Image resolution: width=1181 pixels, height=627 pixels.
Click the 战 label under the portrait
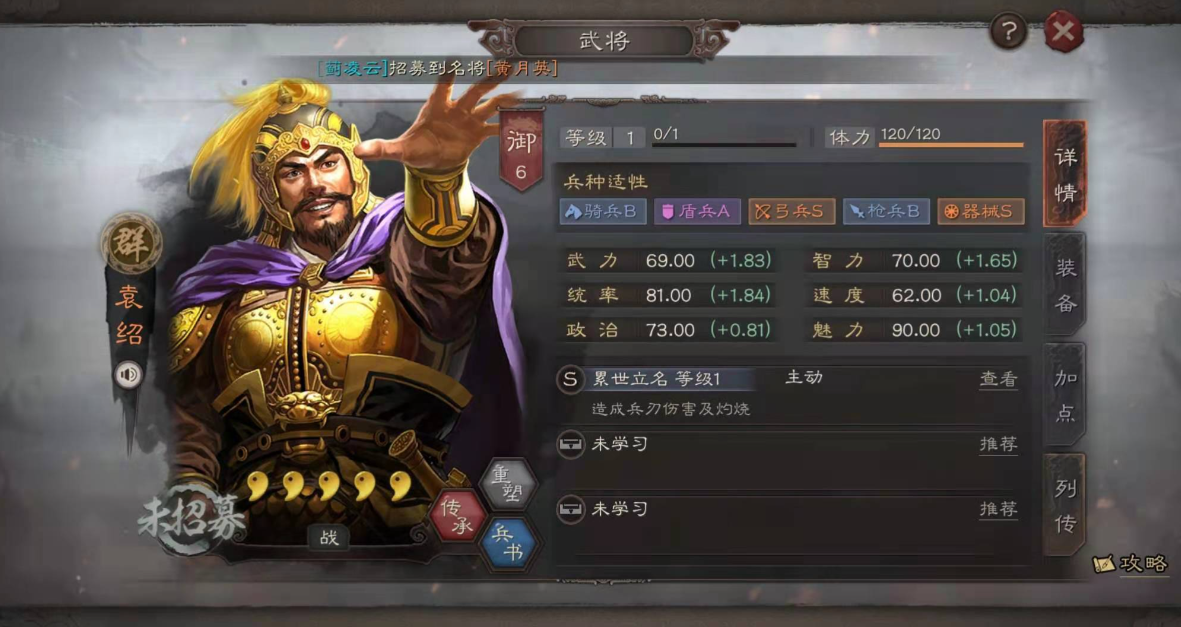point(329,537)
